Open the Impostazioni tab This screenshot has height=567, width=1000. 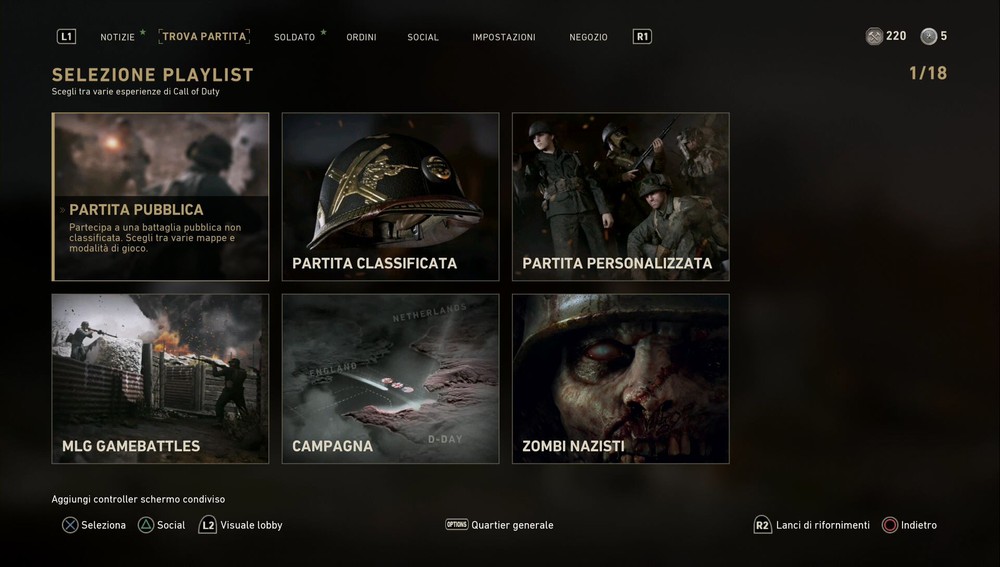(504, 37)
